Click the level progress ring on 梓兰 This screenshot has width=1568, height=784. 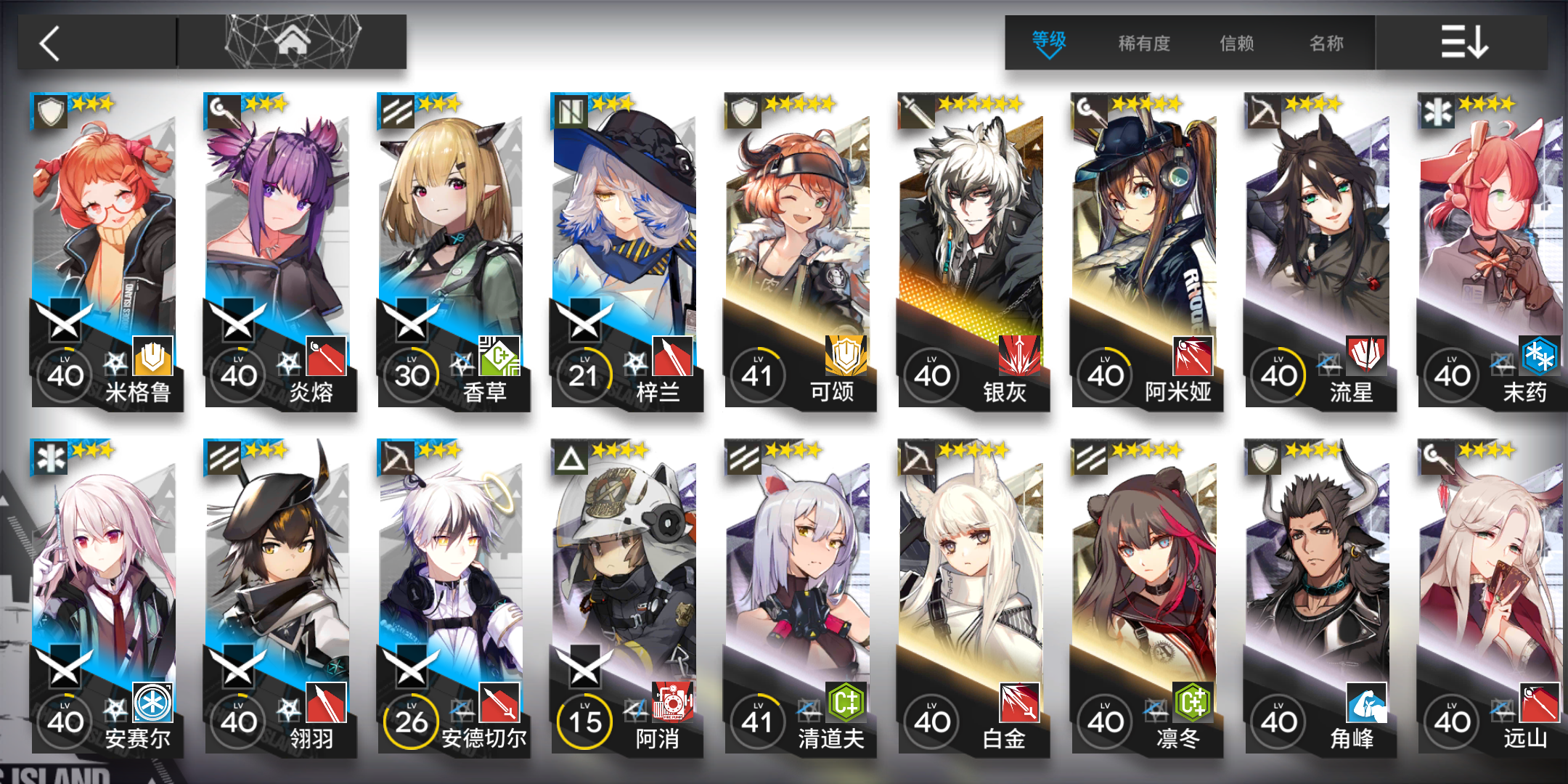[x=585, y=375]
